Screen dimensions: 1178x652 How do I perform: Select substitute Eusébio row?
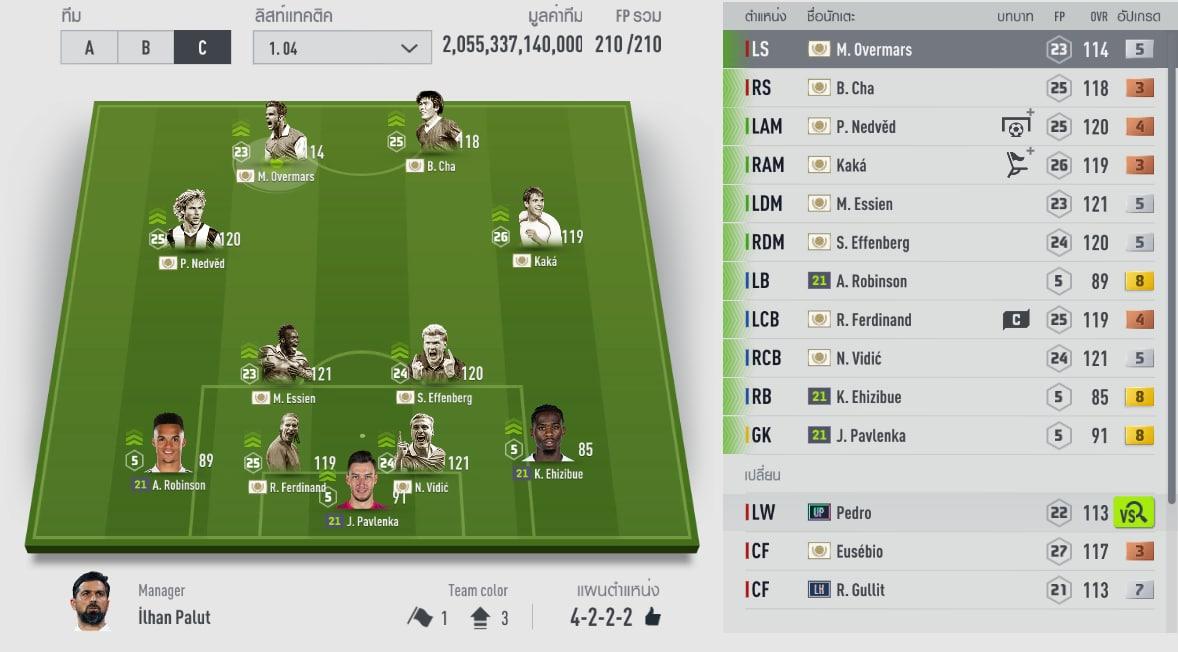(x=940, y=551)
